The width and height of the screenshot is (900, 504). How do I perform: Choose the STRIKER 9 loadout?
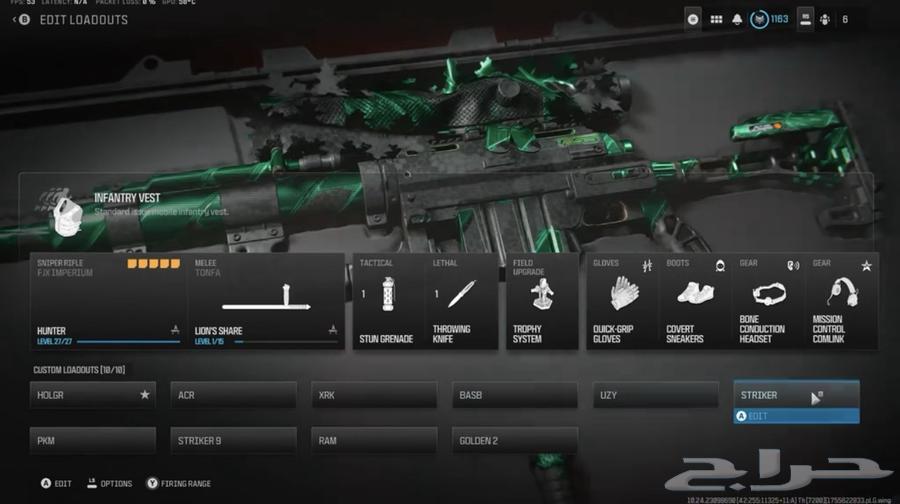233,440
